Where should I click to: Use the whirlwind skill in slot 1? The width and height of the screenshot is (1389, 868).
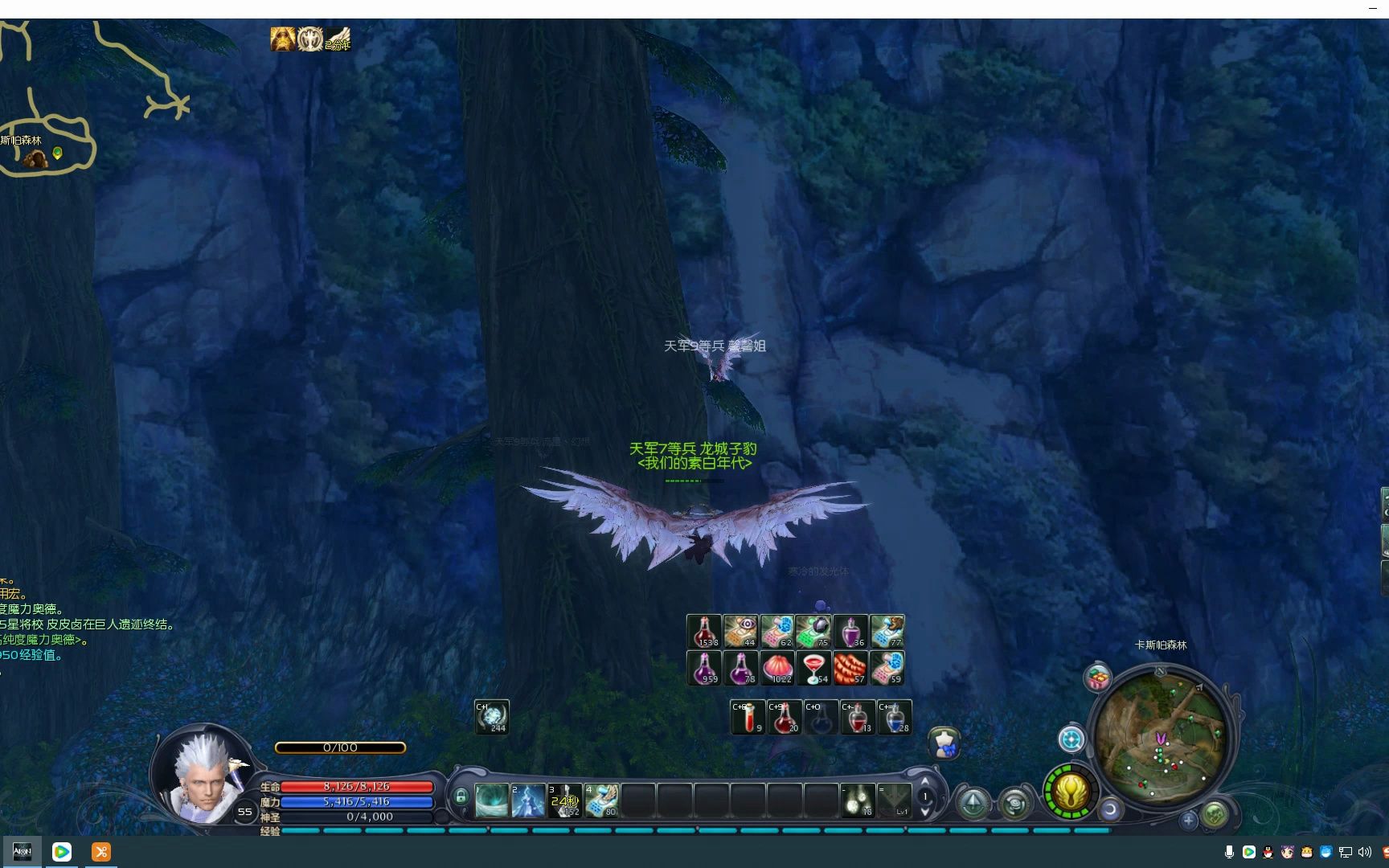click(x=491, y=800)
